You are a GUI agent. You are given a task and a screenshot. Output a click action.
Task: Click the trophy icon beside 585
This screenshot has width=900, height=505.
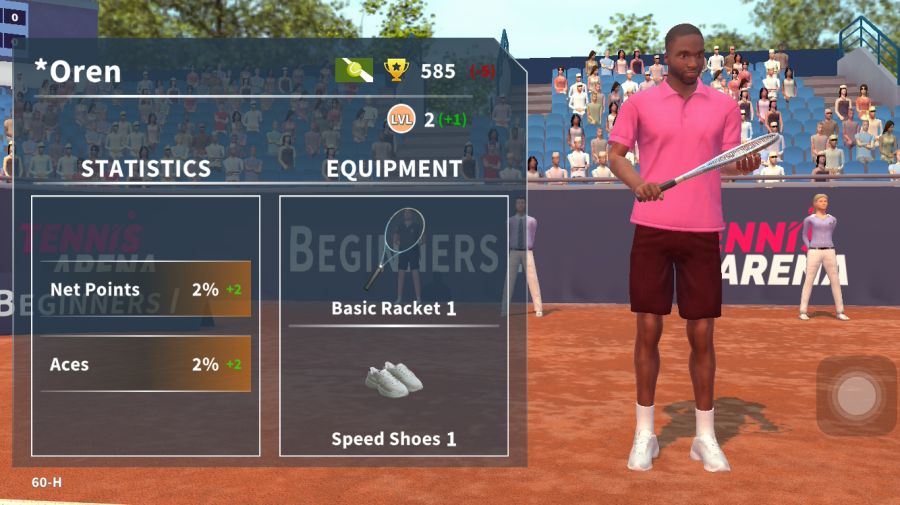pyautogui.click(x=397, y=70)
